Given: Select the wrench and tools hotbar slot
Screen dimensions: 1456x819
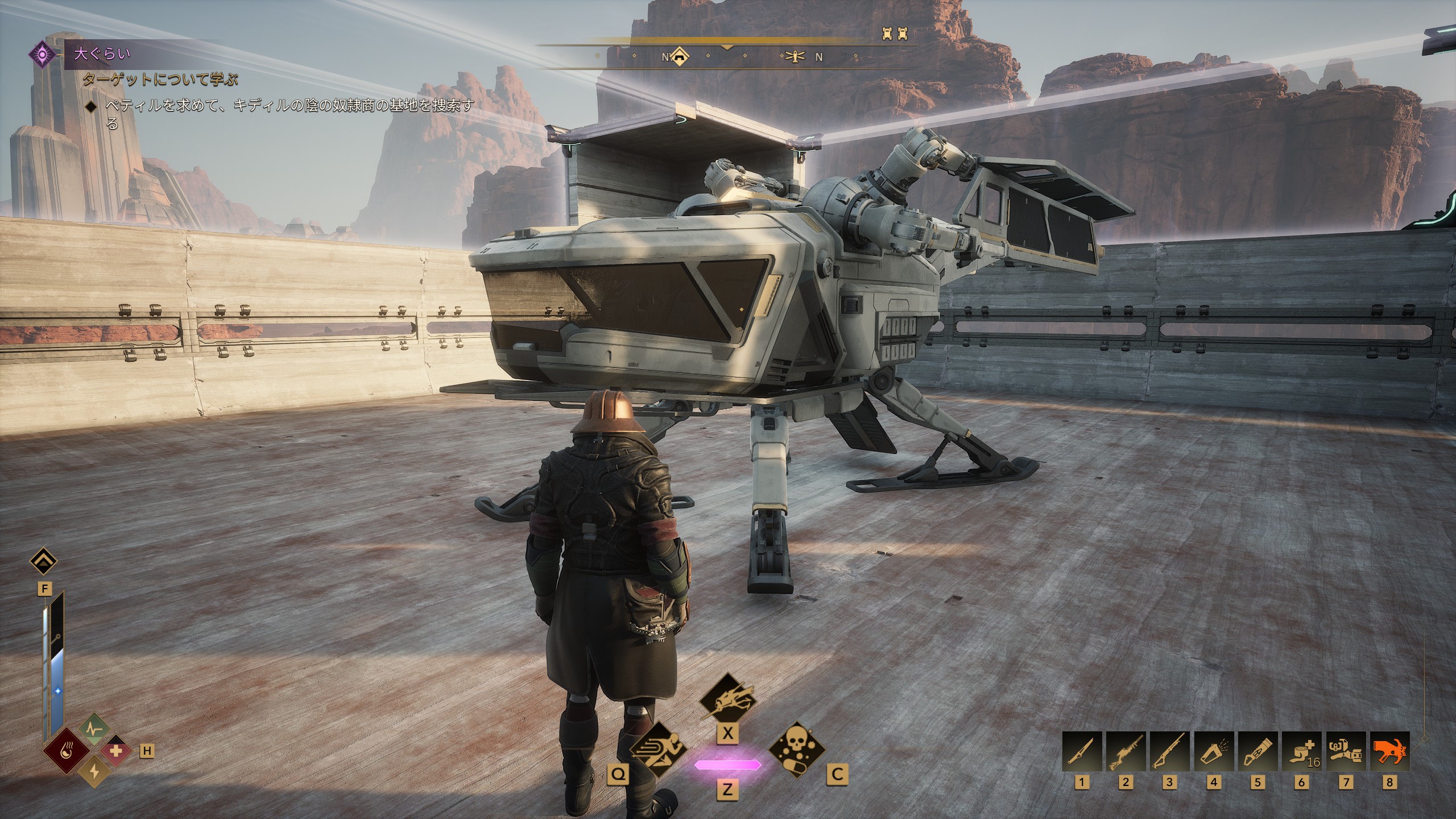Looking at the screenshot, I should pyautogui.click(x=1345, y=751).
